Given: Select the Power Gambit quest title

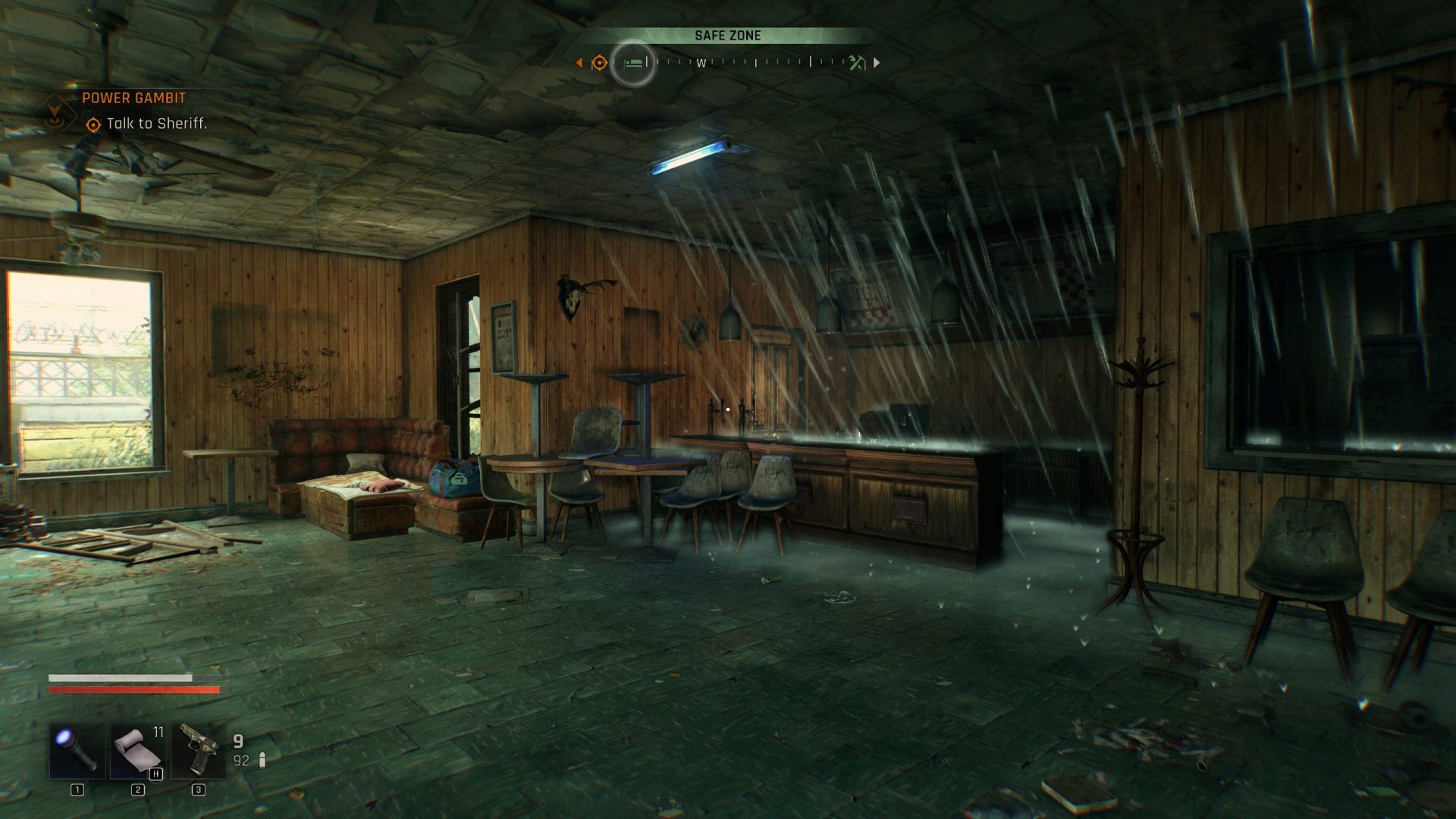Looking at the screenshot, I should coord(133,97).
